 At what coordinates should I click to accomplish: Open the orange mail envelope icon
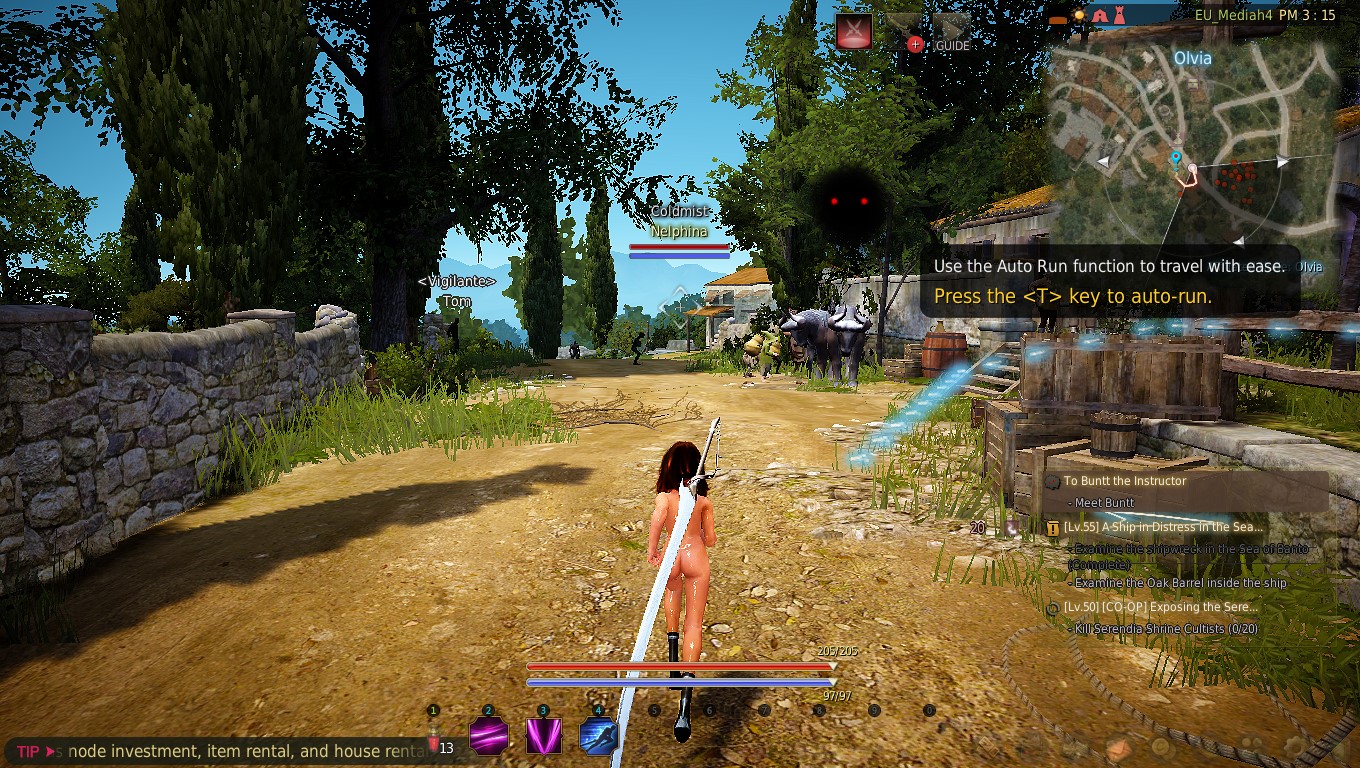[x=1118, y=748]
